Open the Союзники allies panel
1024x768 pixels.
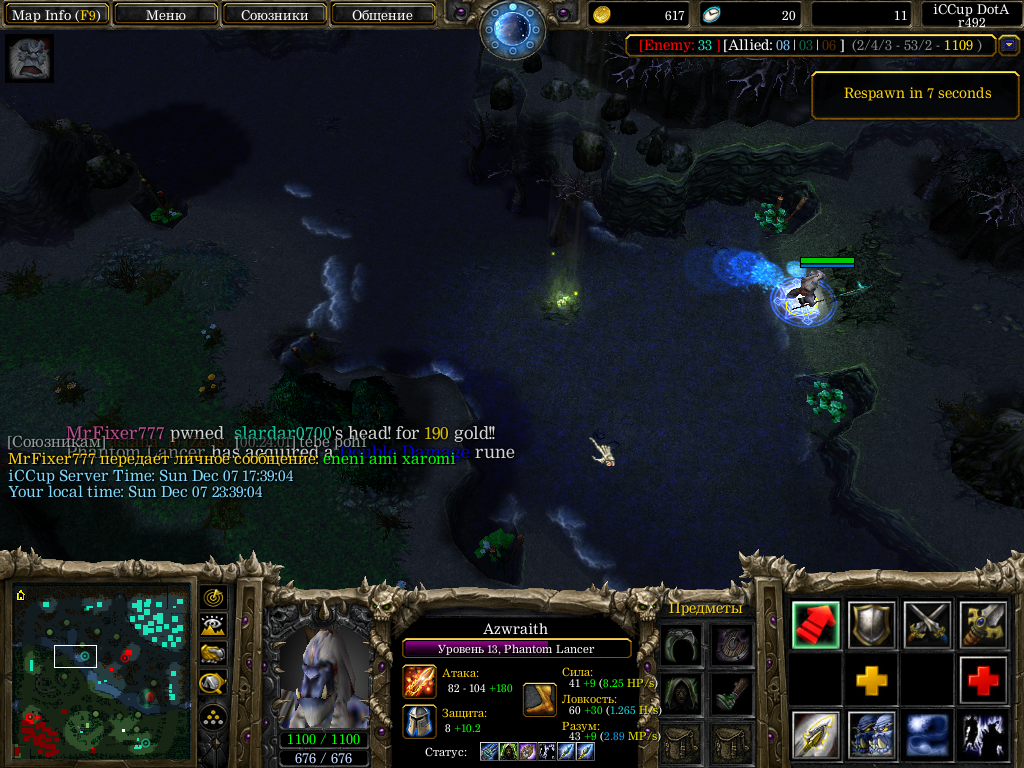click(x=274, y=15)
